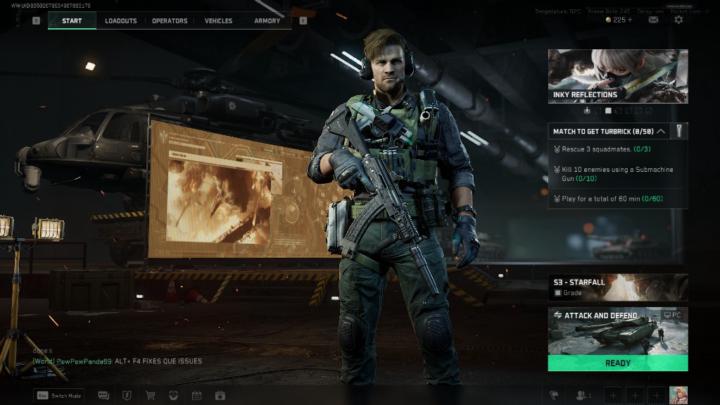Hit the green READY button
The width and height of the screenshot is (720, 405).
[617, 363]
